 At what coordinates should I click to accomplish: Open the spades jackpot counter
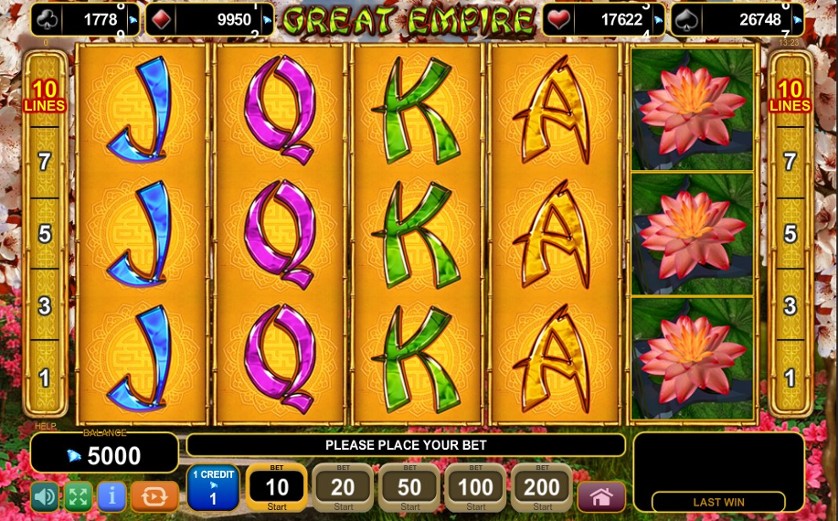[736, 19]
